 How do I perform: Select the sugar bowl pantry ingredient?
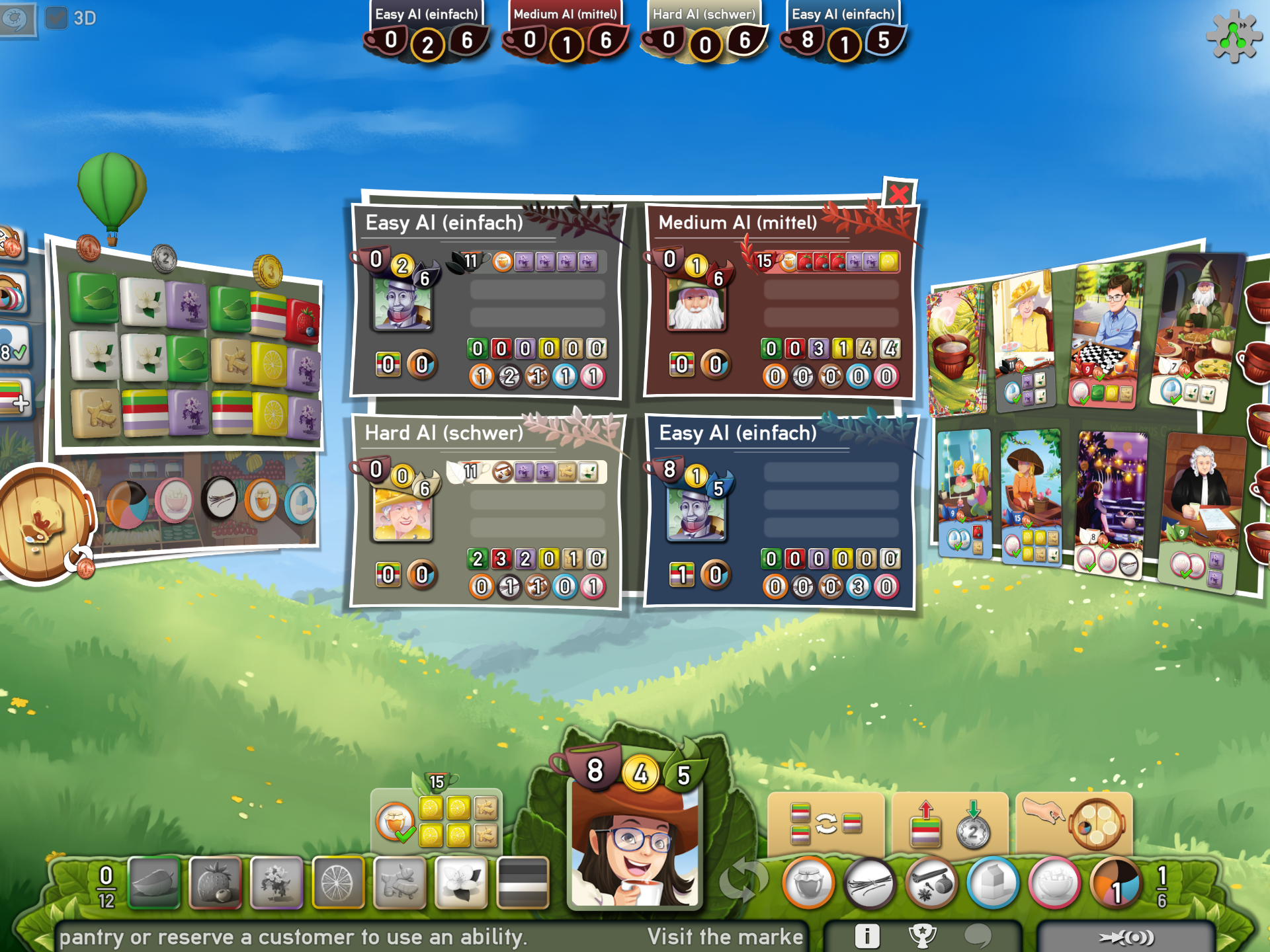1052,883
